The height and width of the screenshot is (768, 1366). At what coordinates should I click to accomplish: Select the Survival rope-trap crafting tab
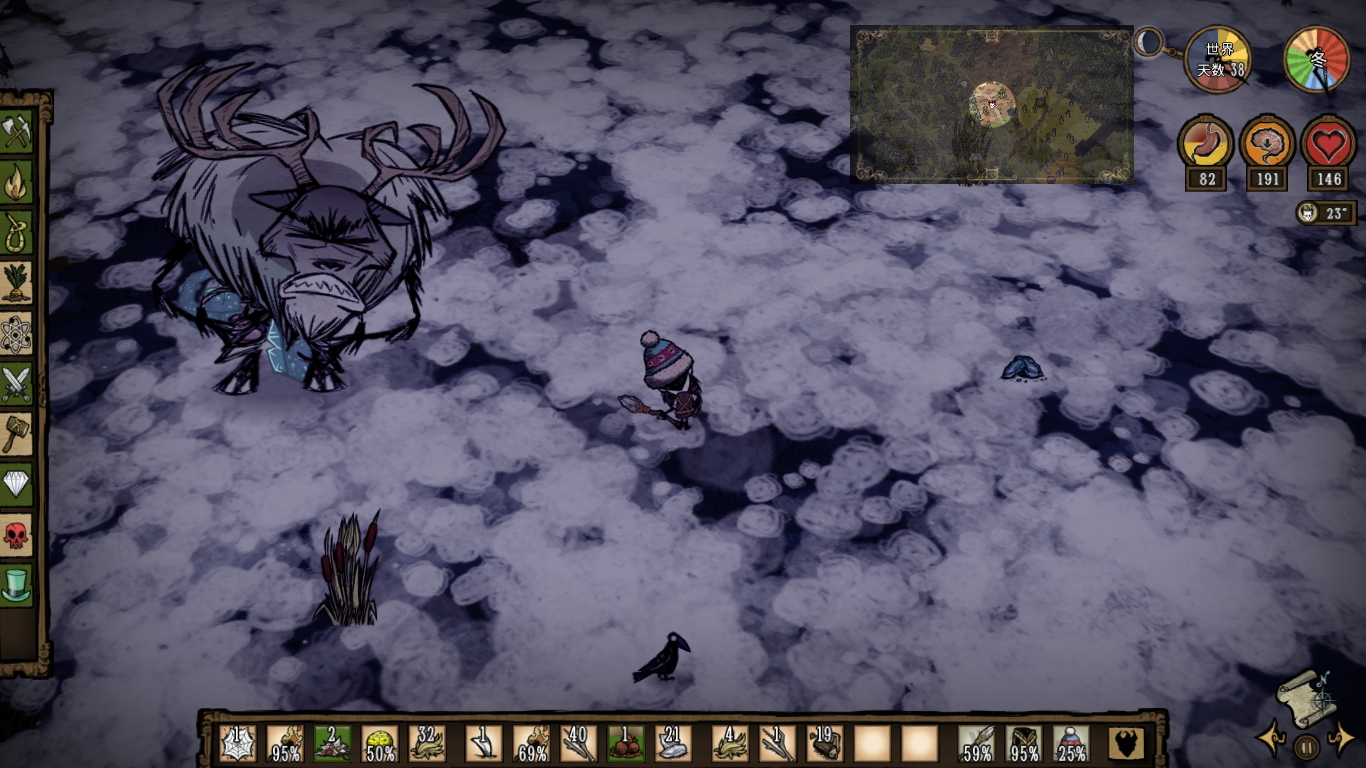(x=17, y=233)
